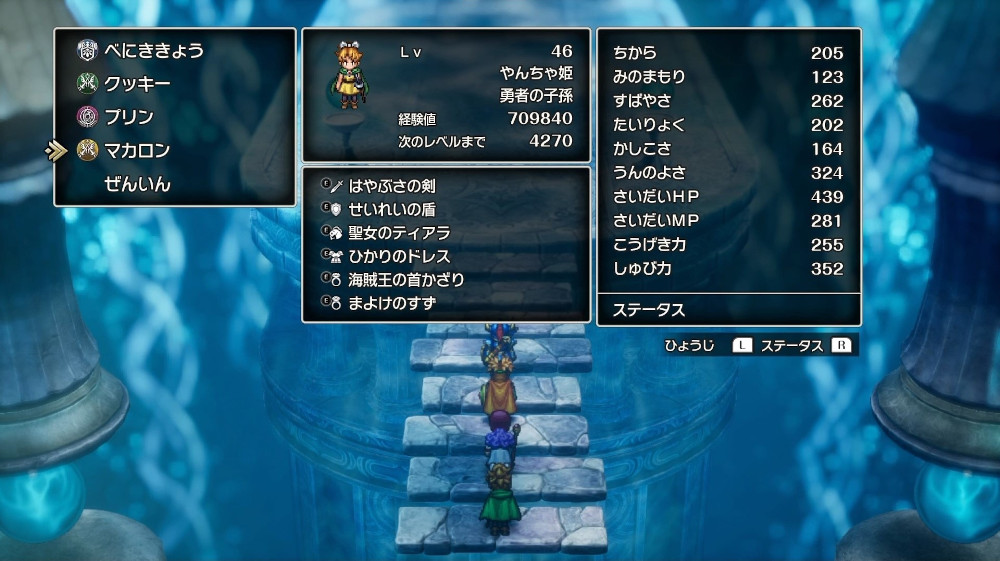Choose the ぜんいん (everyone) option
1000x561 pixels.
click(137, 184)
